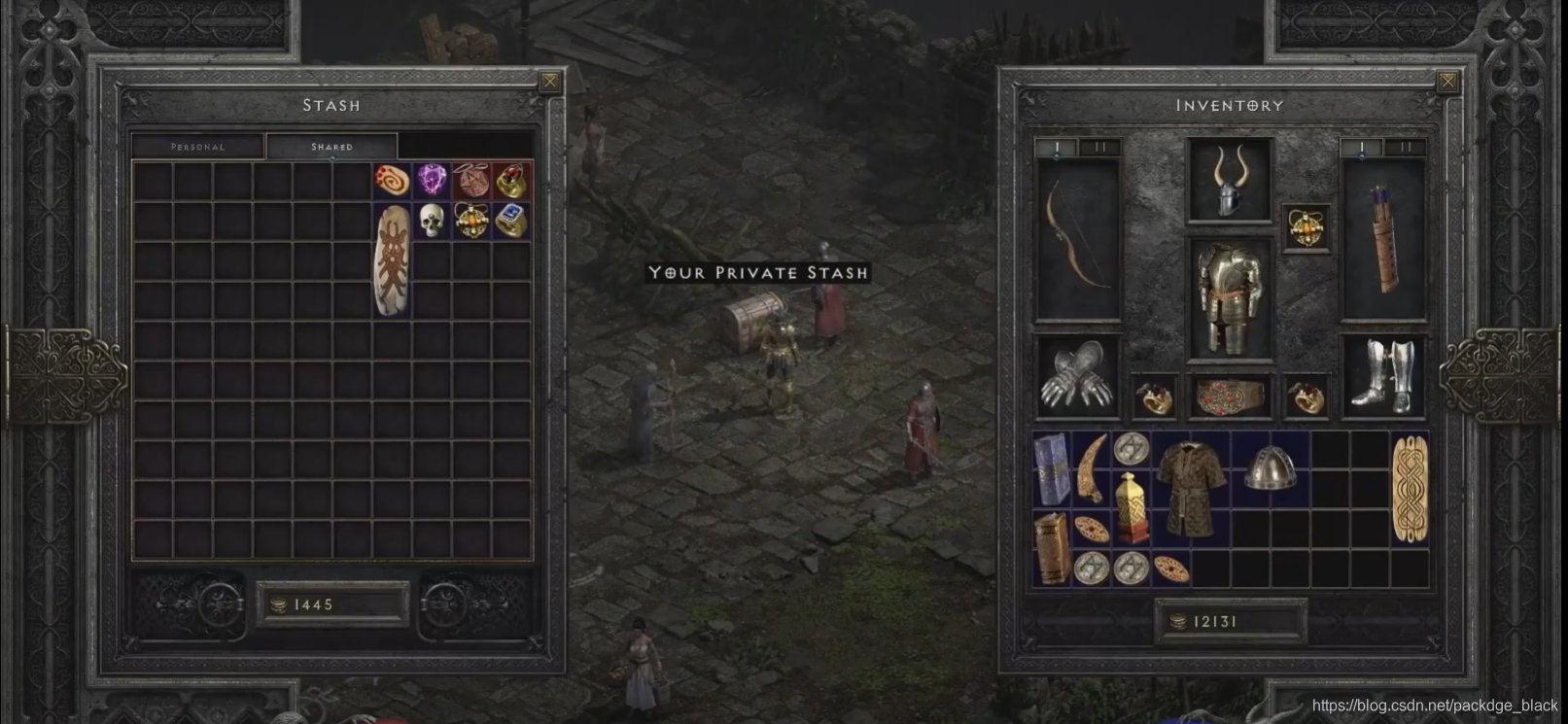Click the equipped steel gauntlets
The image size is (1568, 724).
(1077, 377)
